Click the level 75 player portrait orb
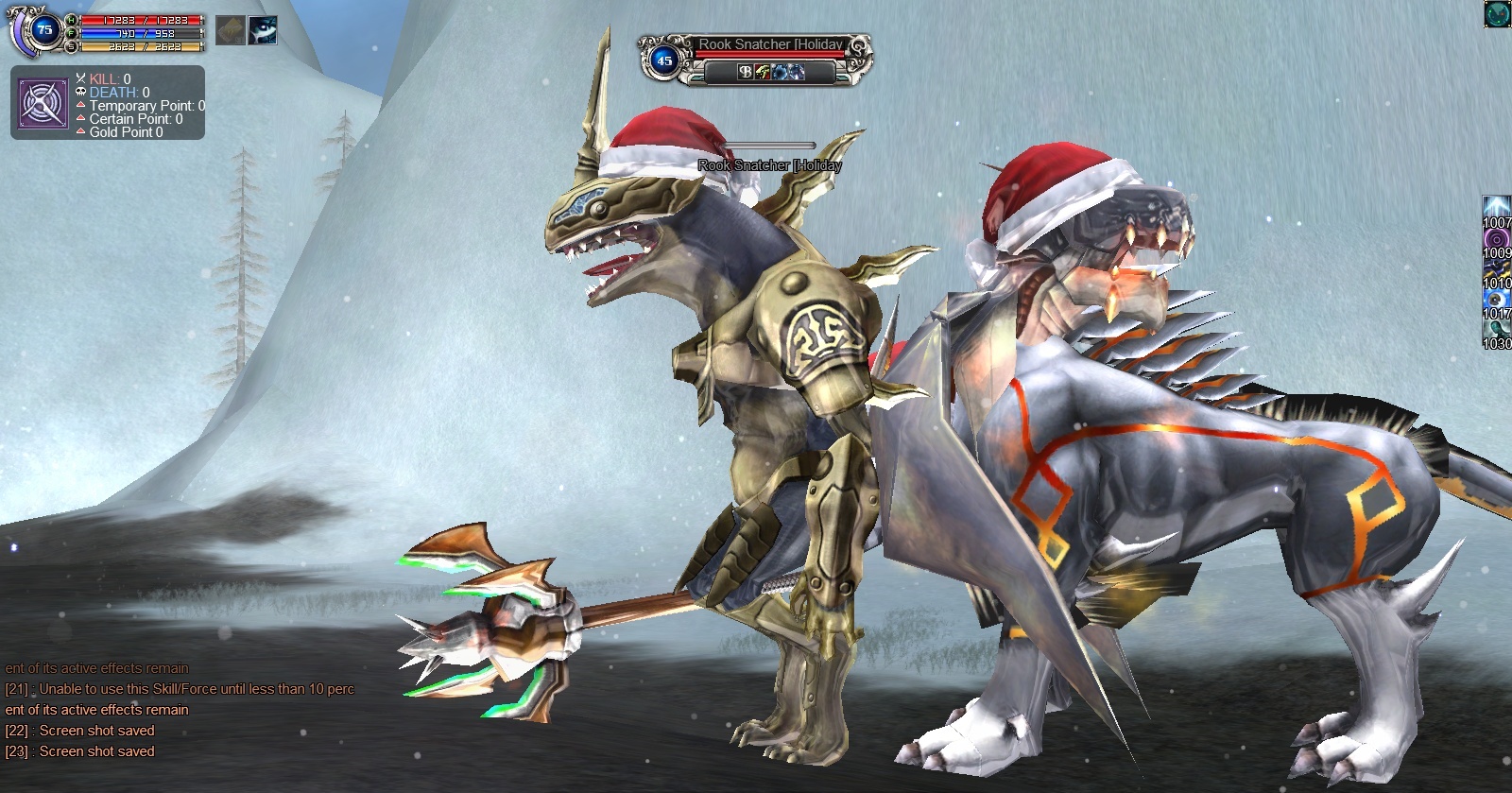The height and width of the screenshot is (793, 1512). 43,30
